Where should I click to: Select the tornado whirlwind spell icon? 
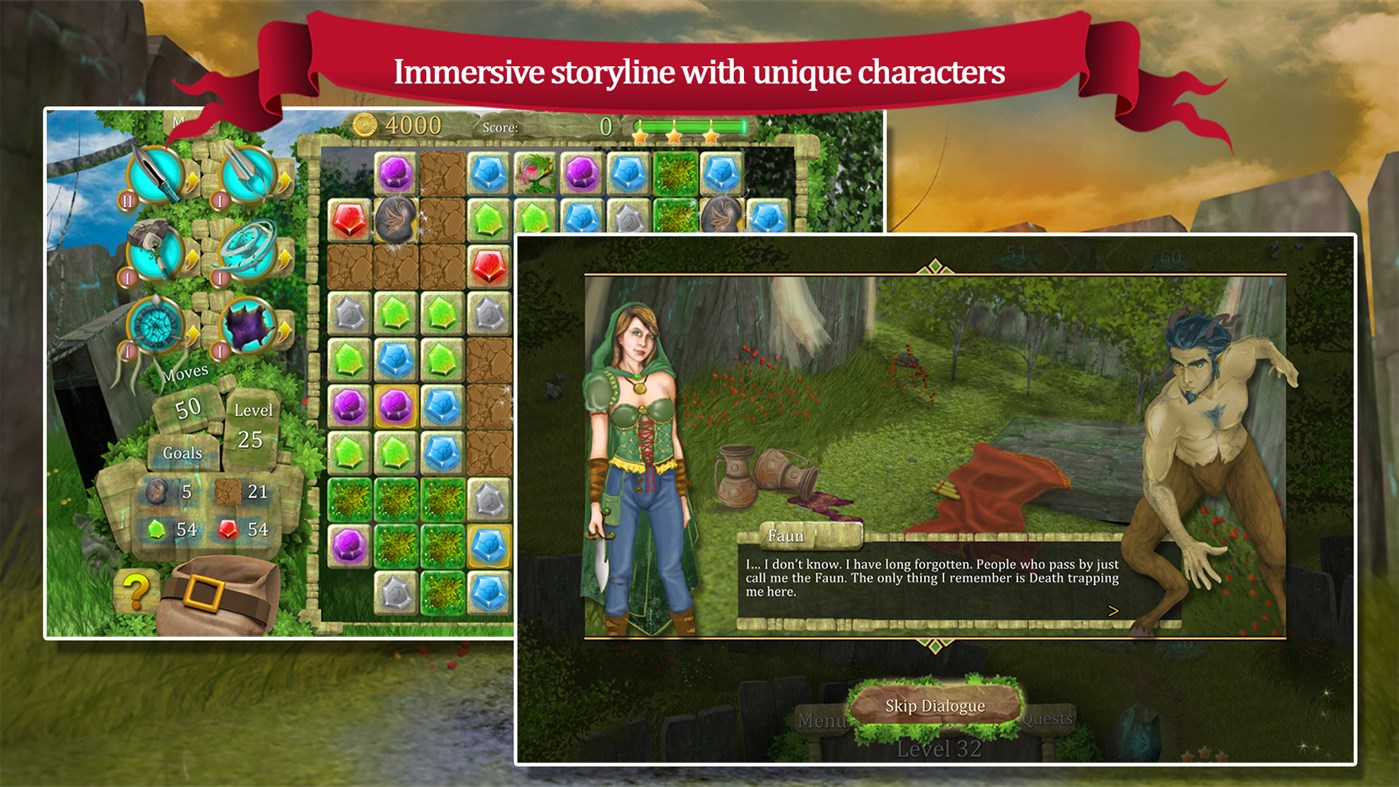click(x=248, y=250)
